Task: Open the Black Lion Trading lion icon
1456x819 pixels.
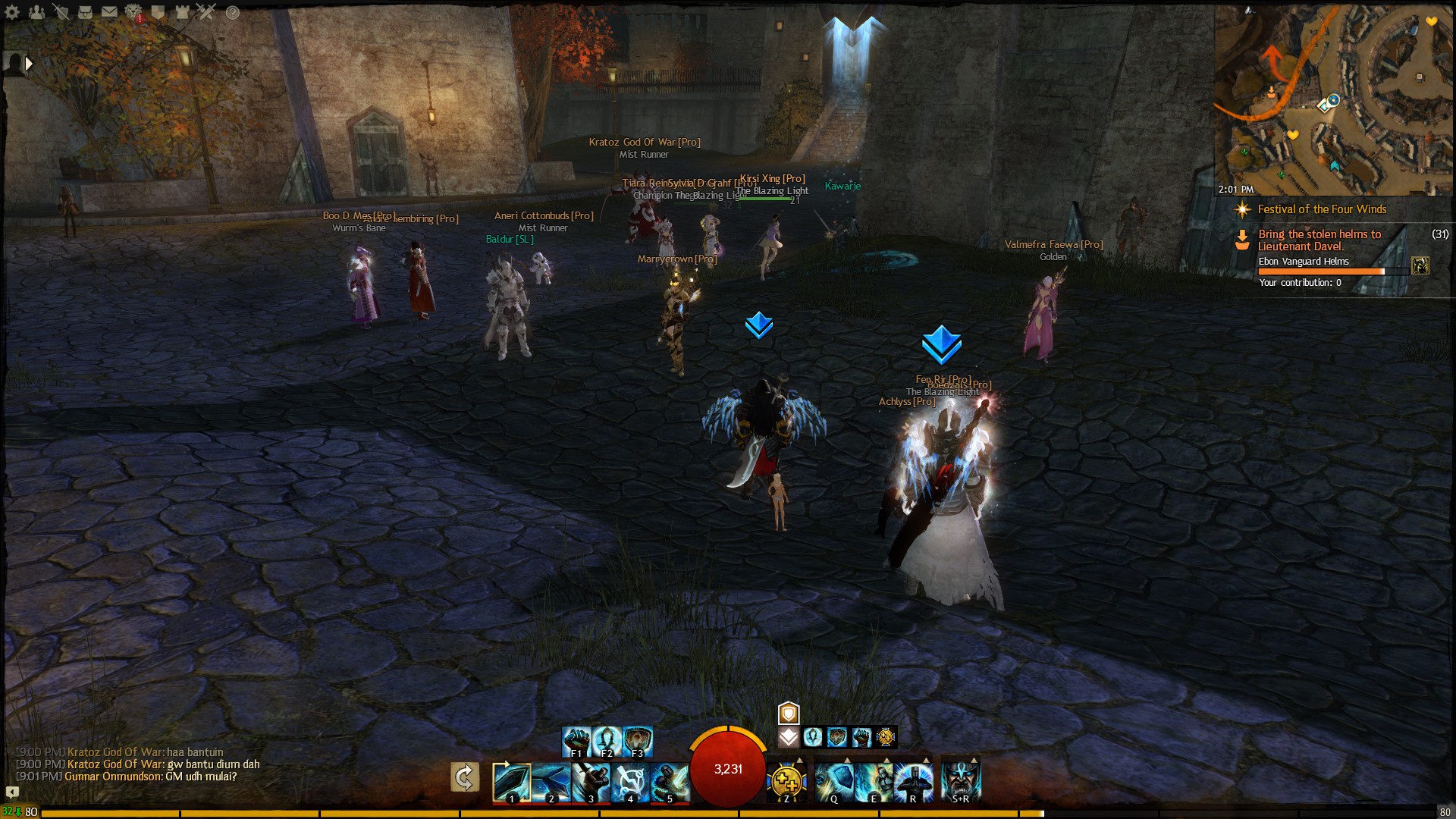Action: pos(133,12)
